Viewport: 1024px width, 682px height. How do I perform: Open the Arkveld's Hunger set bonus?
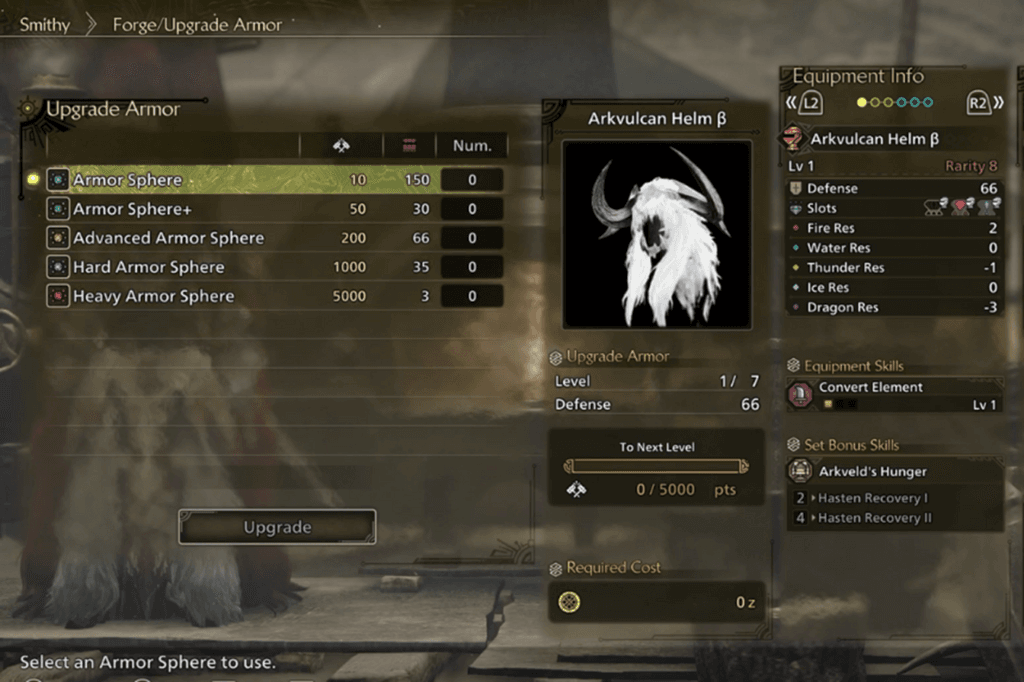(x=873, y=471)
